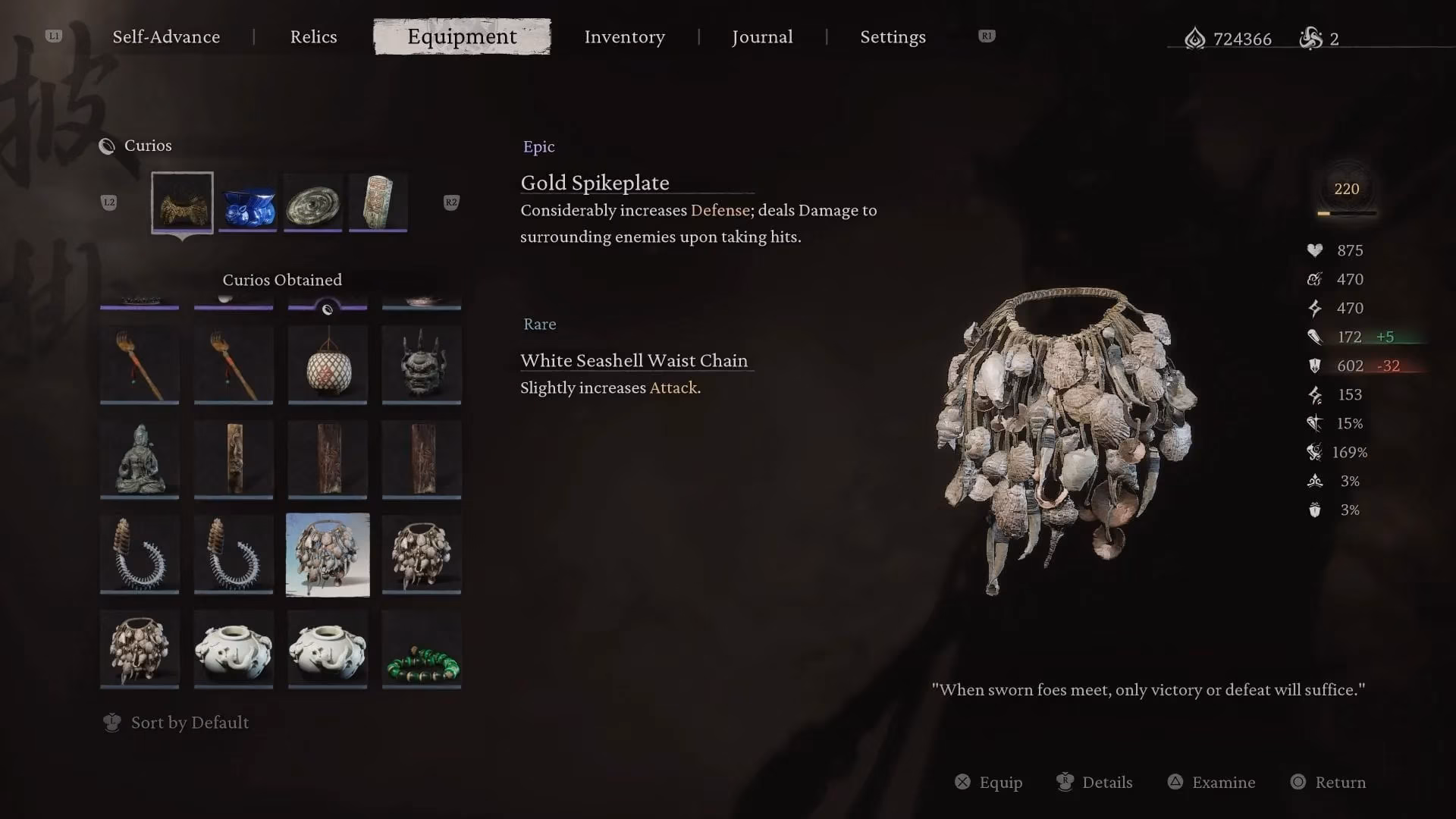The width and height of the screenshot is (1456, 819).
Task: Click the L2 page indicator icon
Action: pos(109,202)
